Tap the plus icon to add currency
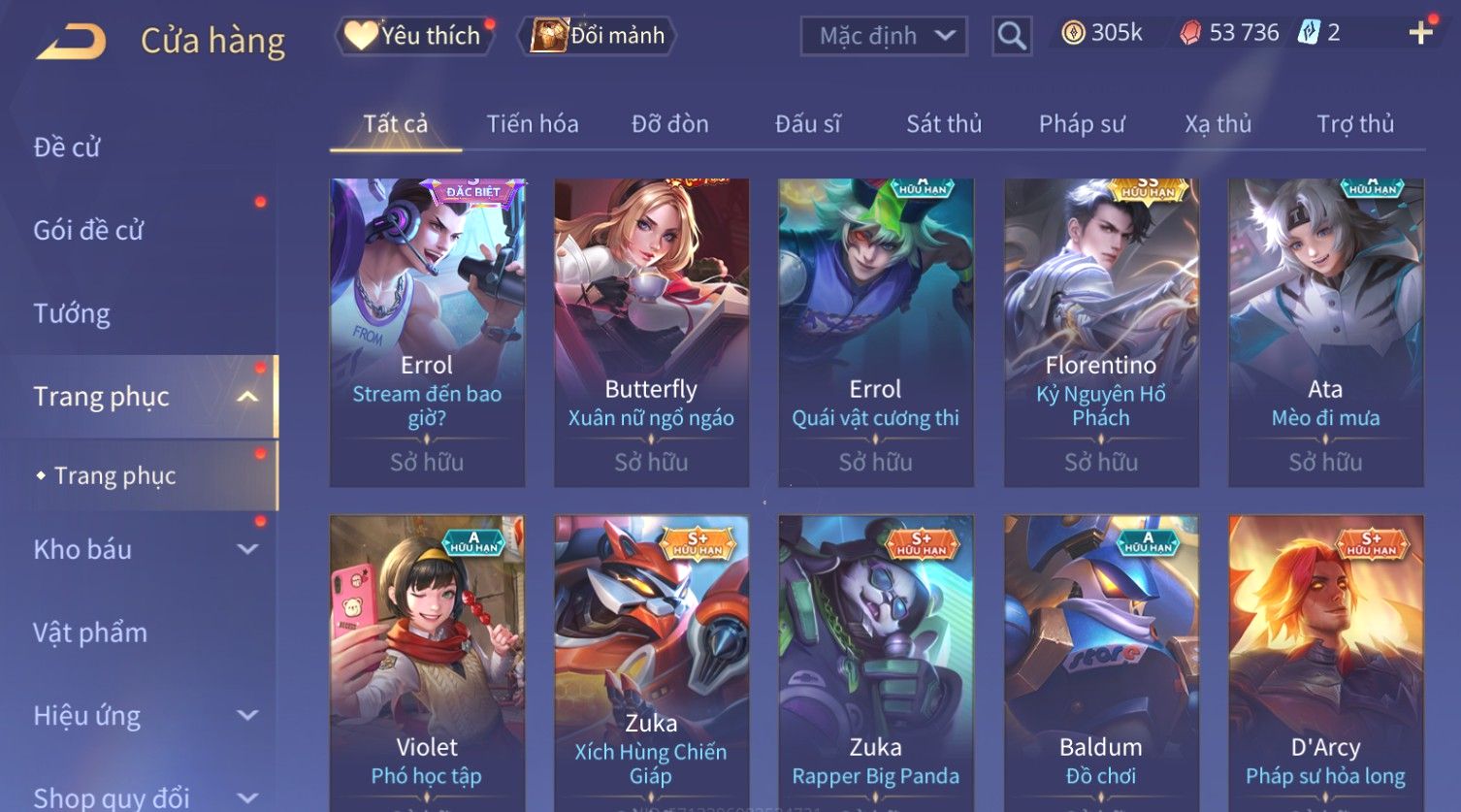1461x812 pixels. point(1420,33)
